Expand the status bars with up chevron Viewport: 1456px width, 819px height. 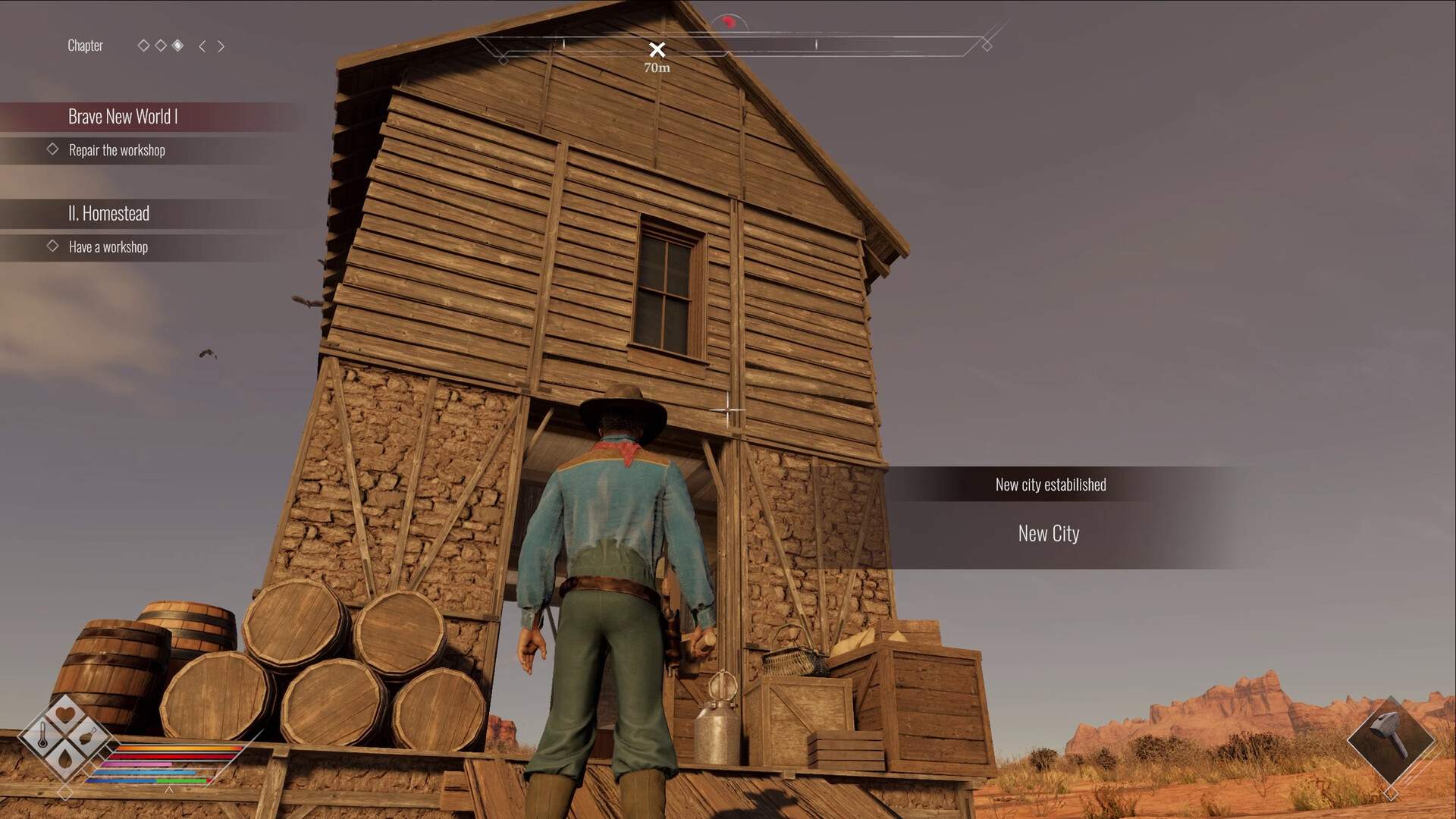coord(169,789)
